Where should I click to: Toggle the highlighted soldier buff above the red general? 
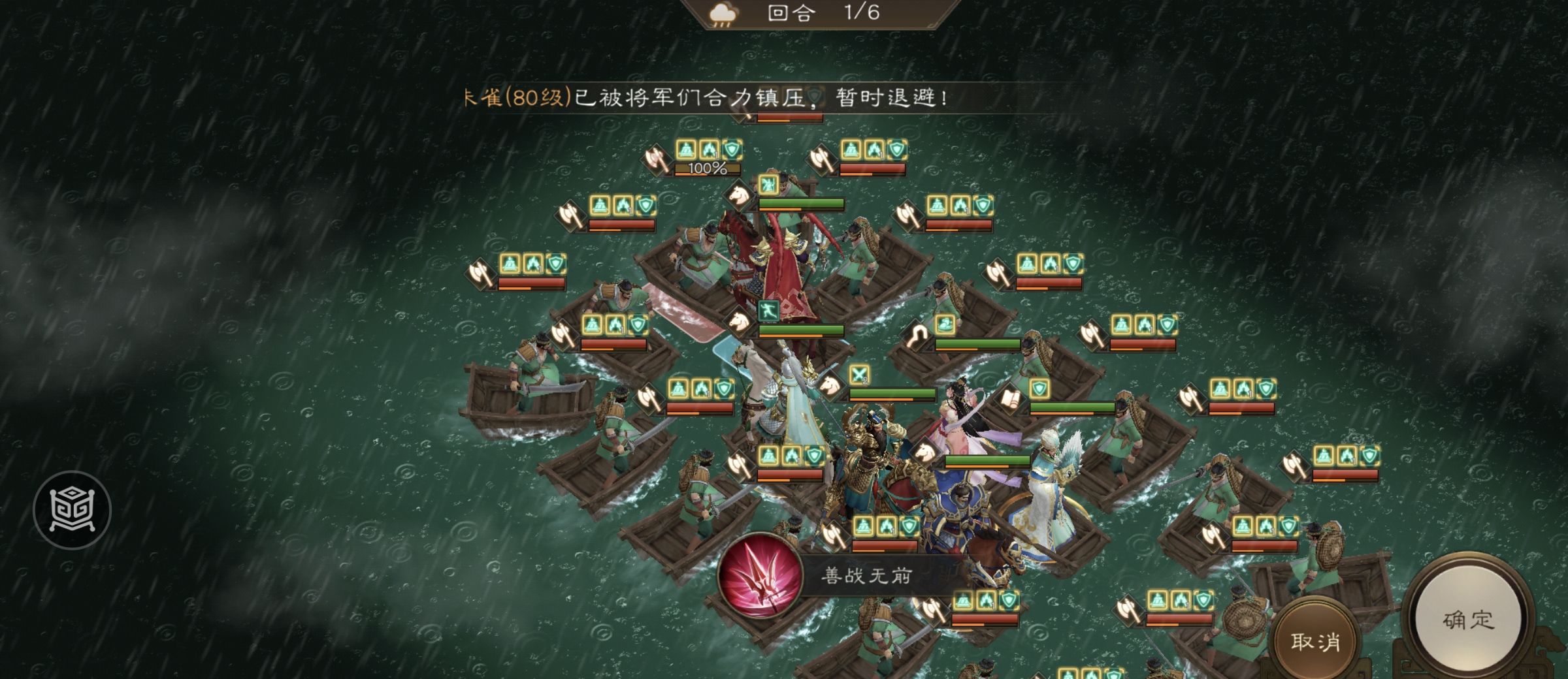(769, 185)
